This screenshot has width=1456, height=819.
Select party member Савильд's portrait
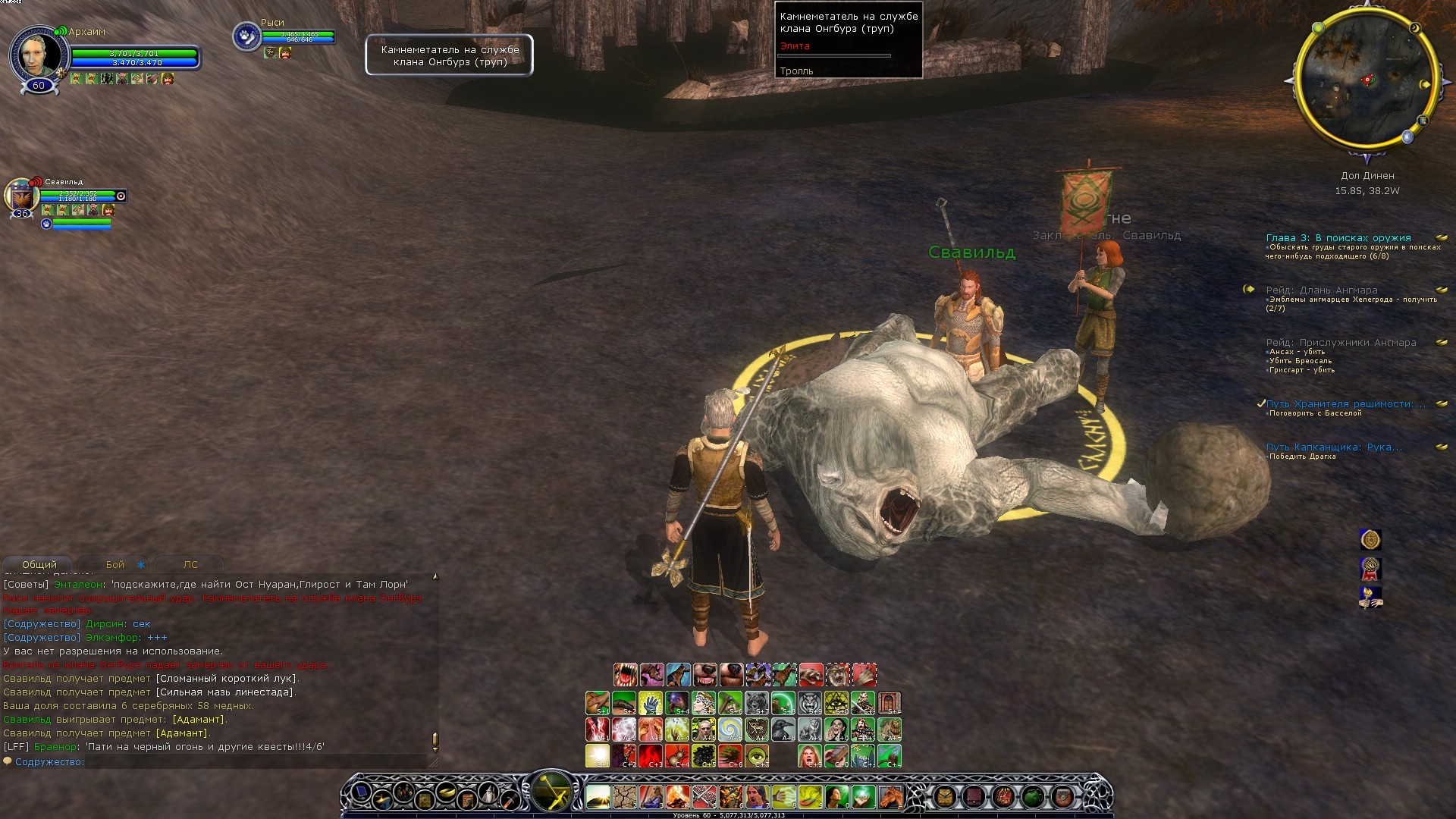(23, 196)
